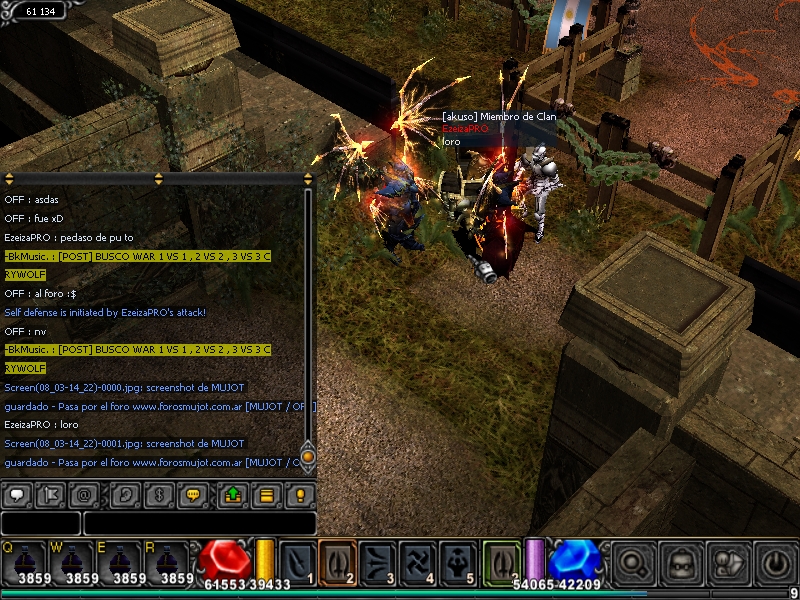Open the inventory bag button

pyautogui.click(x=680, y=562)
